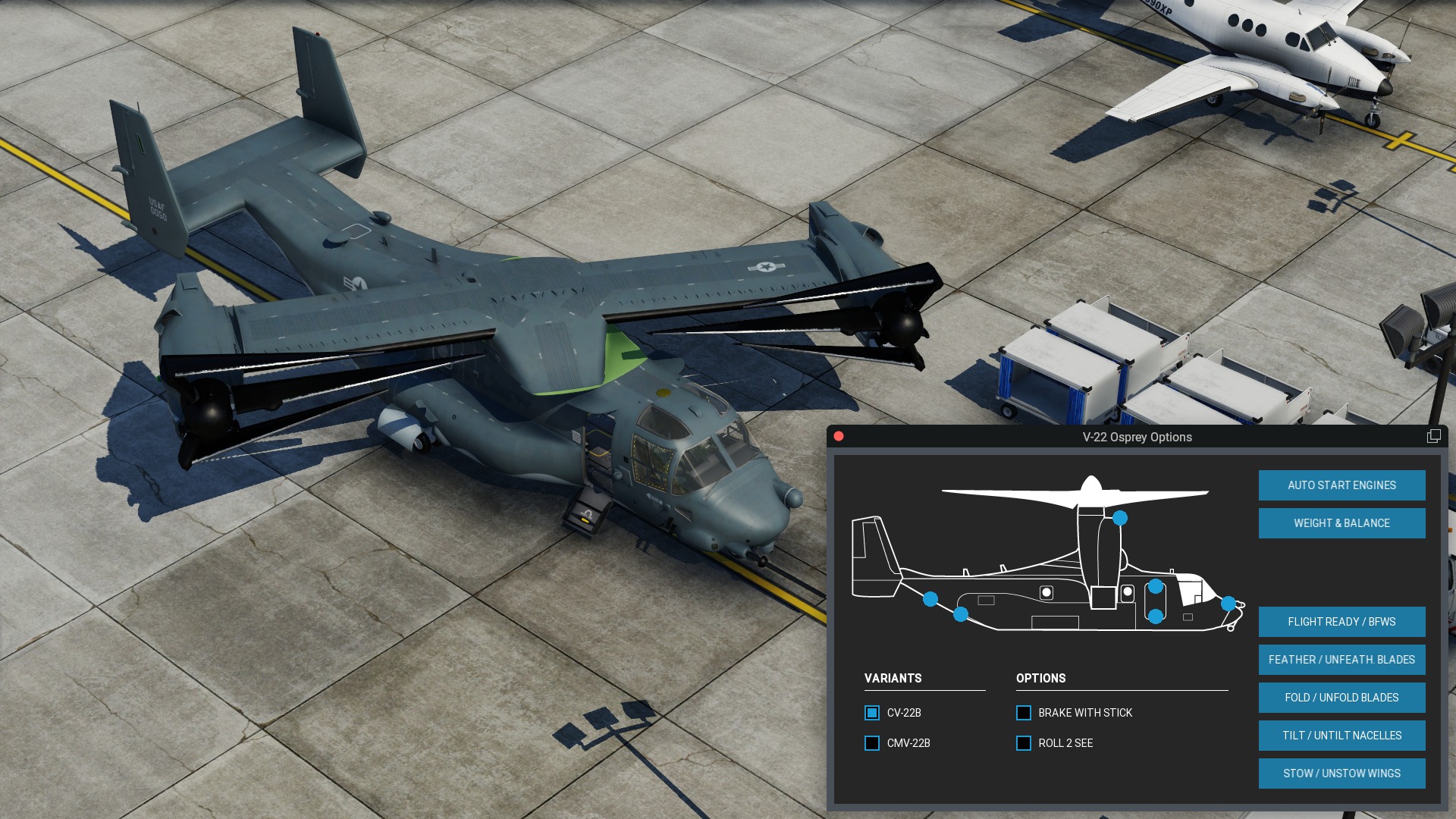Choose Tilt / Untilt Nacelles
1456x819 pixels.
[x=1341, y=736]
